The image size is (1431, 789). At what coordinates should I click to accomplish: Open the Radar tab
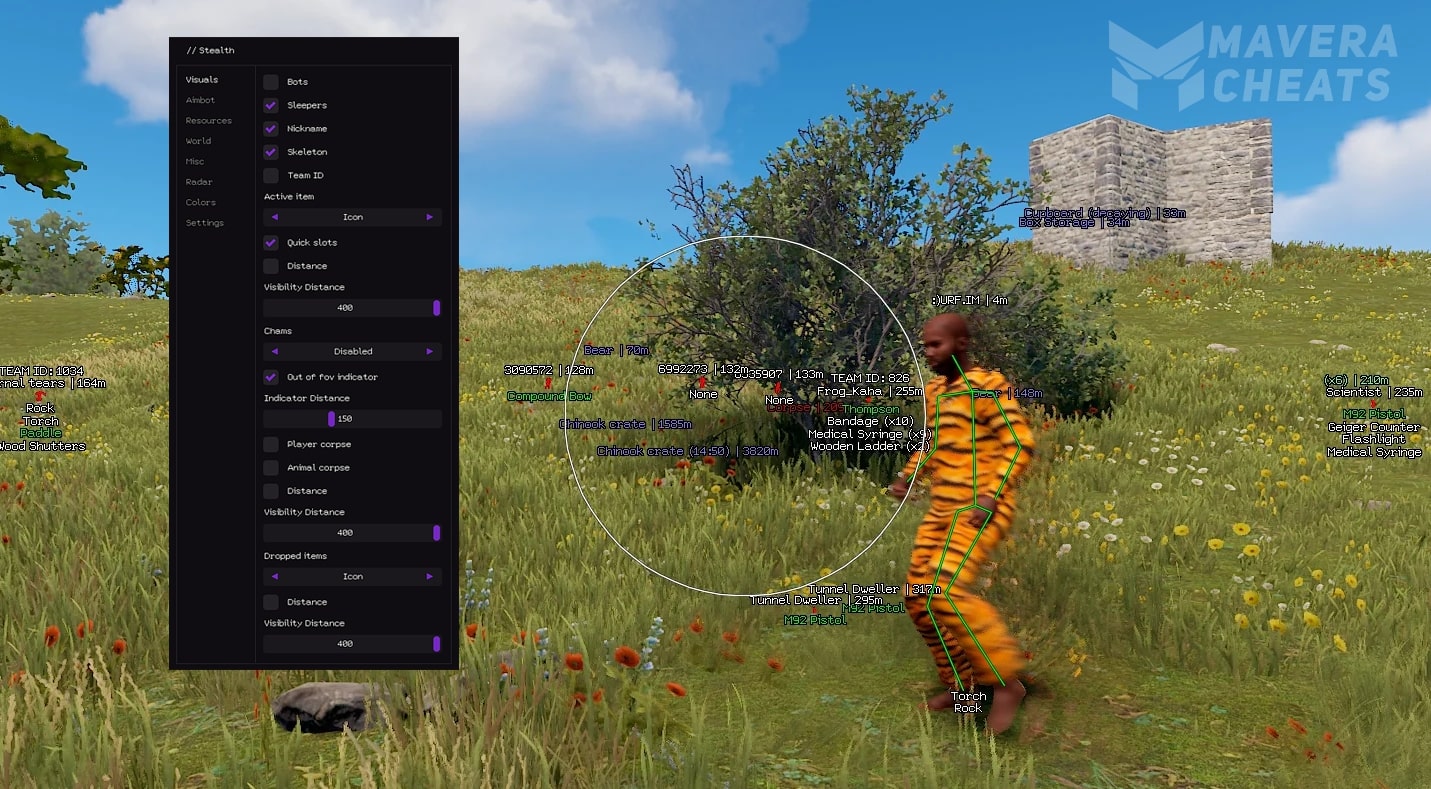point(198,182)
